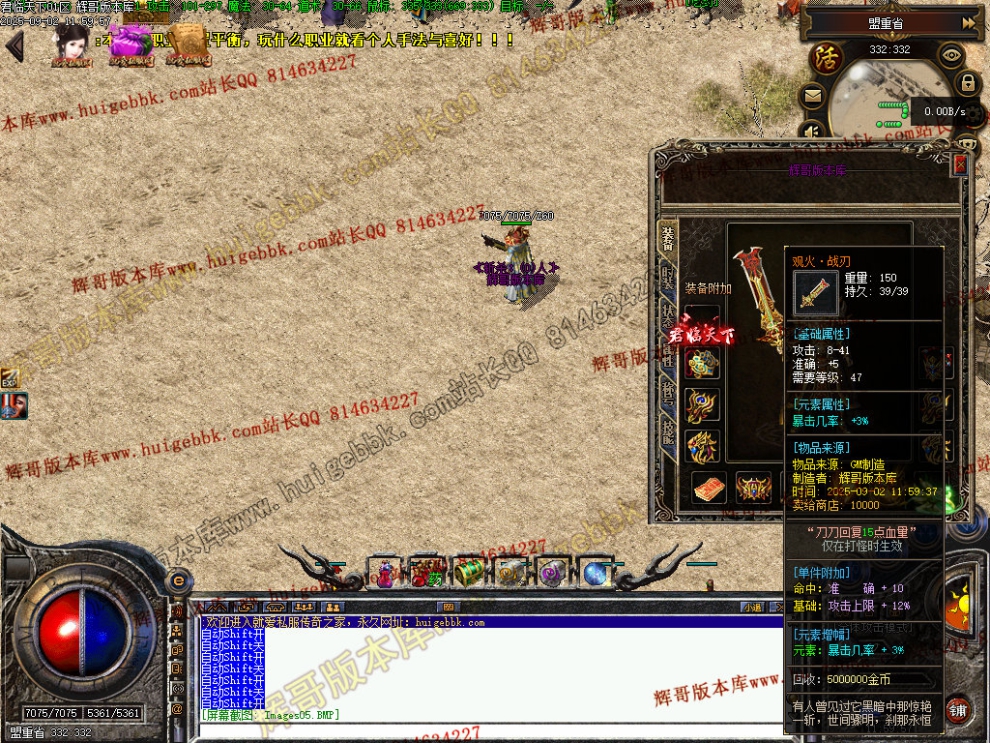This screenshot has width=990, height=743.
Task: Collapse top icons with left arrow
Action: 15,45
